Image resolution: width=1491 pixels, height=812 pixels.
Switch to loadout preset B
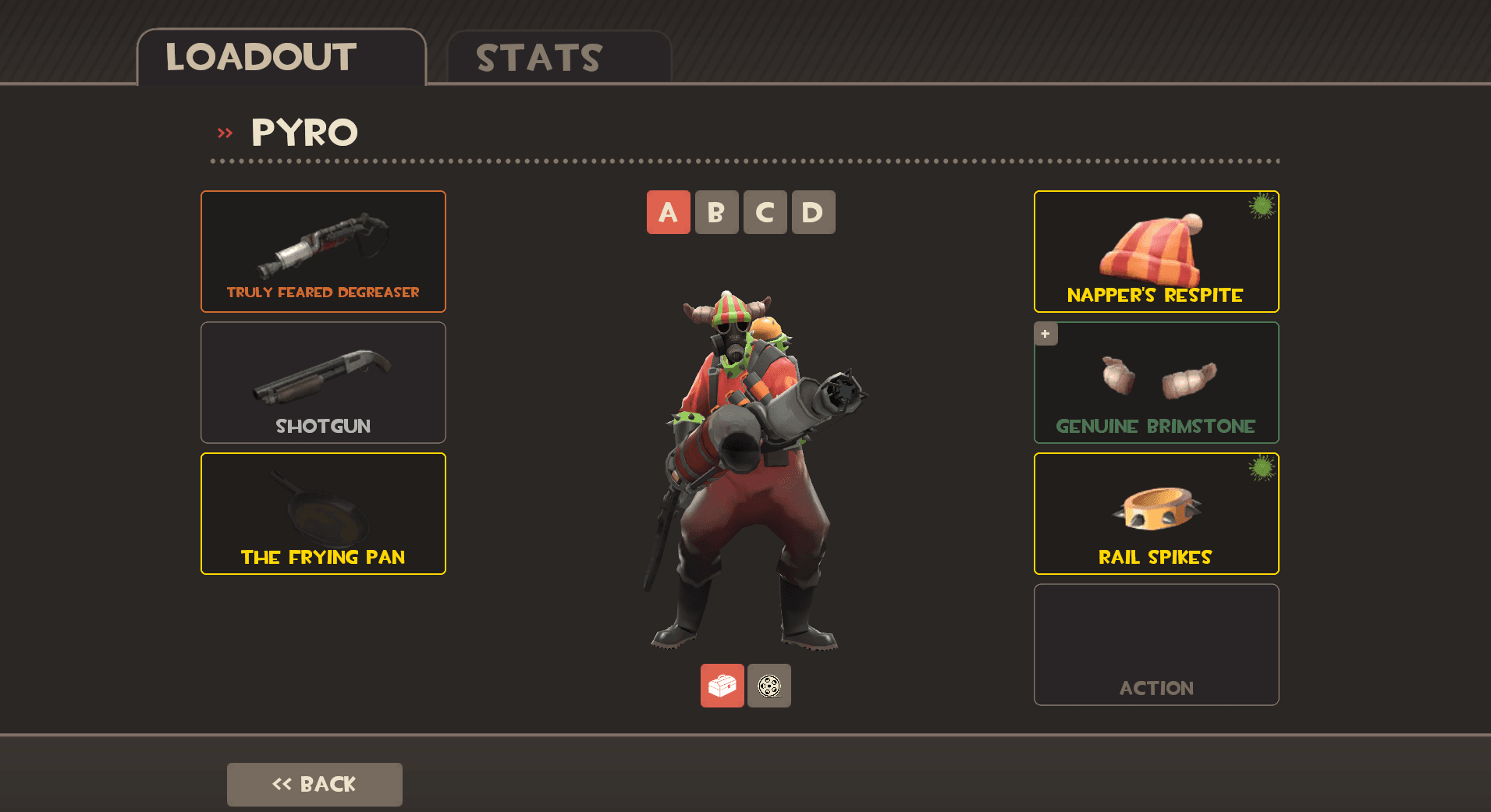coord(716,212)
